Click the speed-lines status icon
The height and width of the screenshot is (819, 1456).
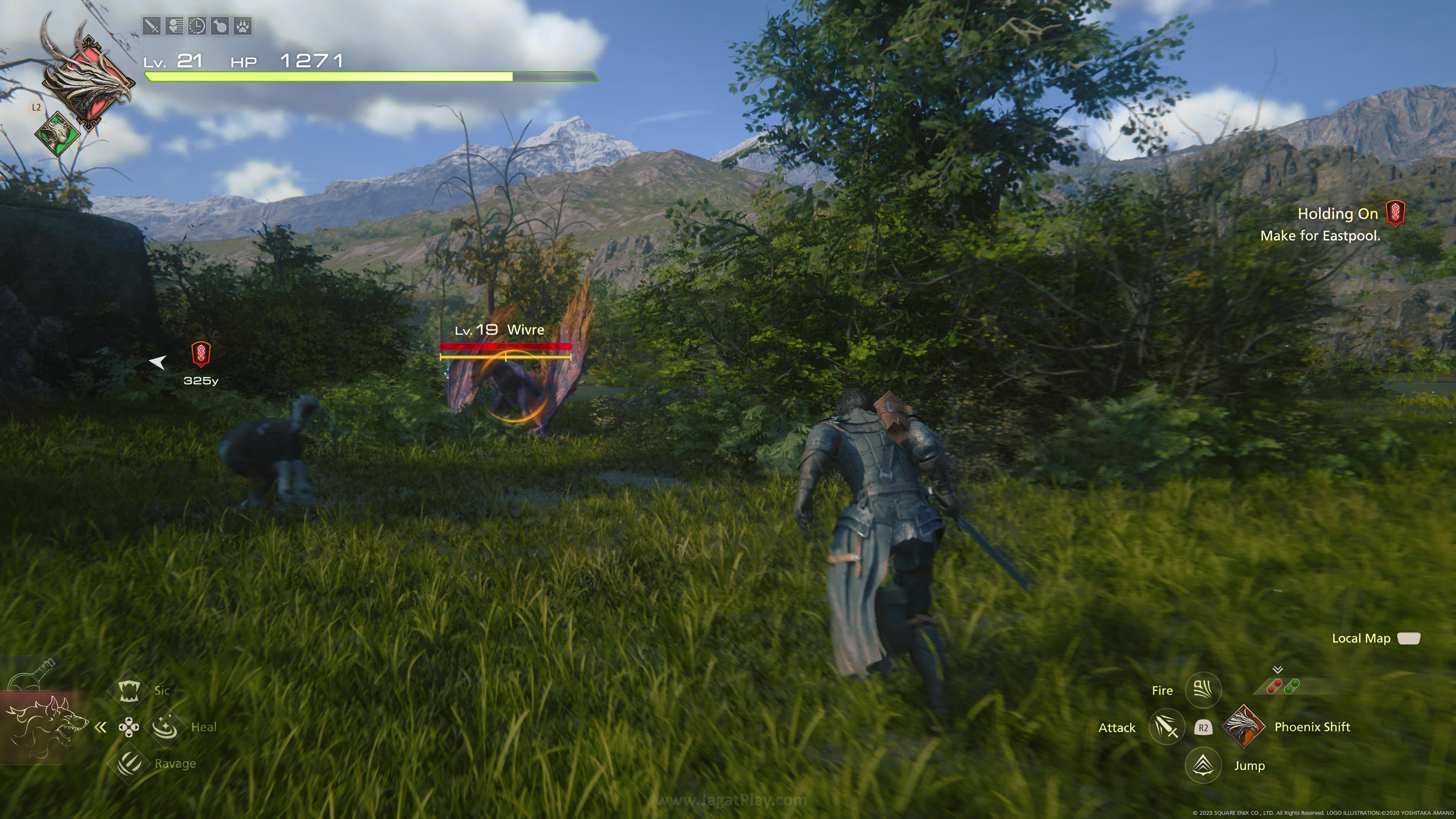(x=174, y=26)
